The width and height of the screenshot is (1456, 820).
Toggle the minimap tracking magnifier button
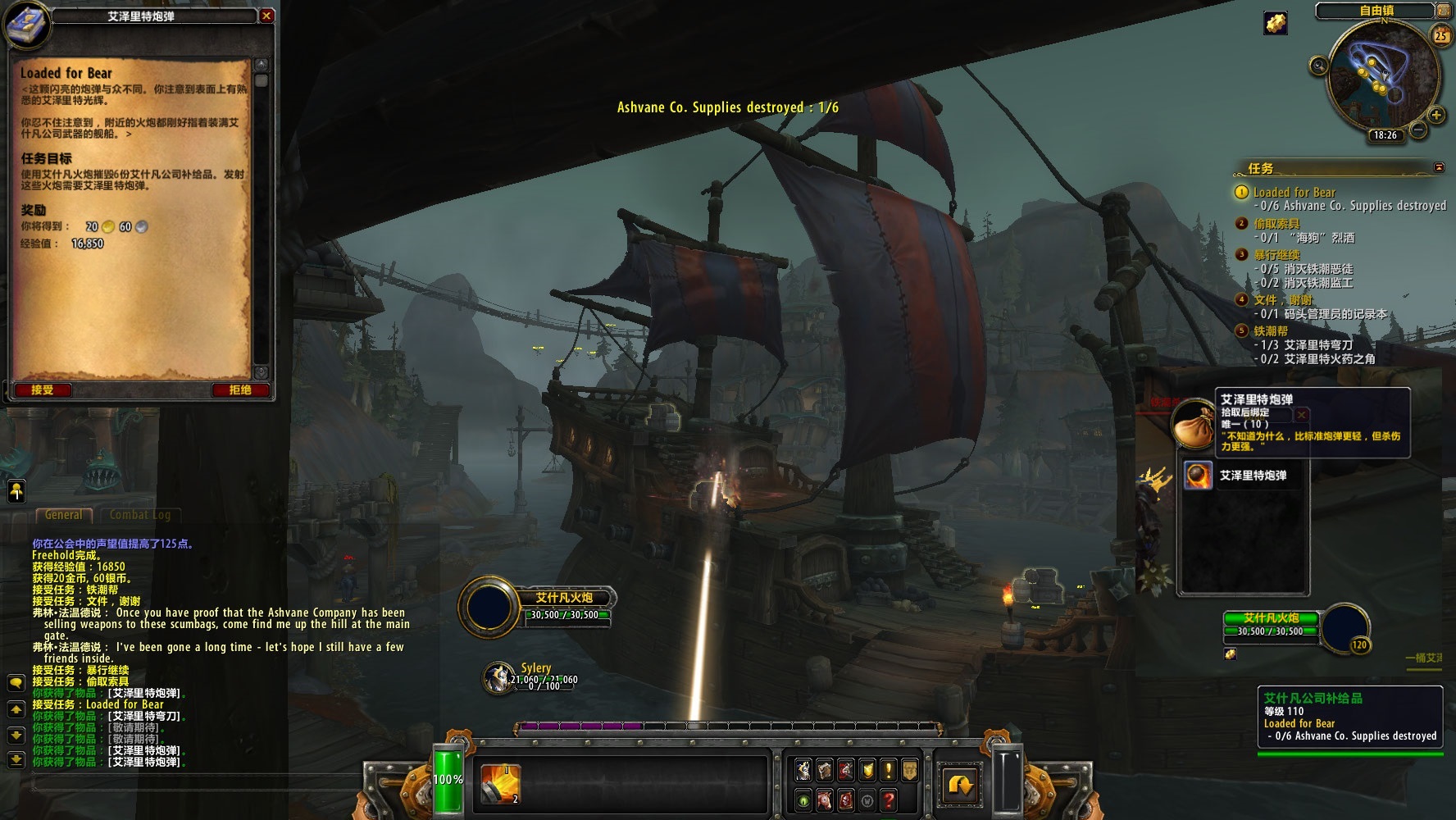coord(1319,66)
